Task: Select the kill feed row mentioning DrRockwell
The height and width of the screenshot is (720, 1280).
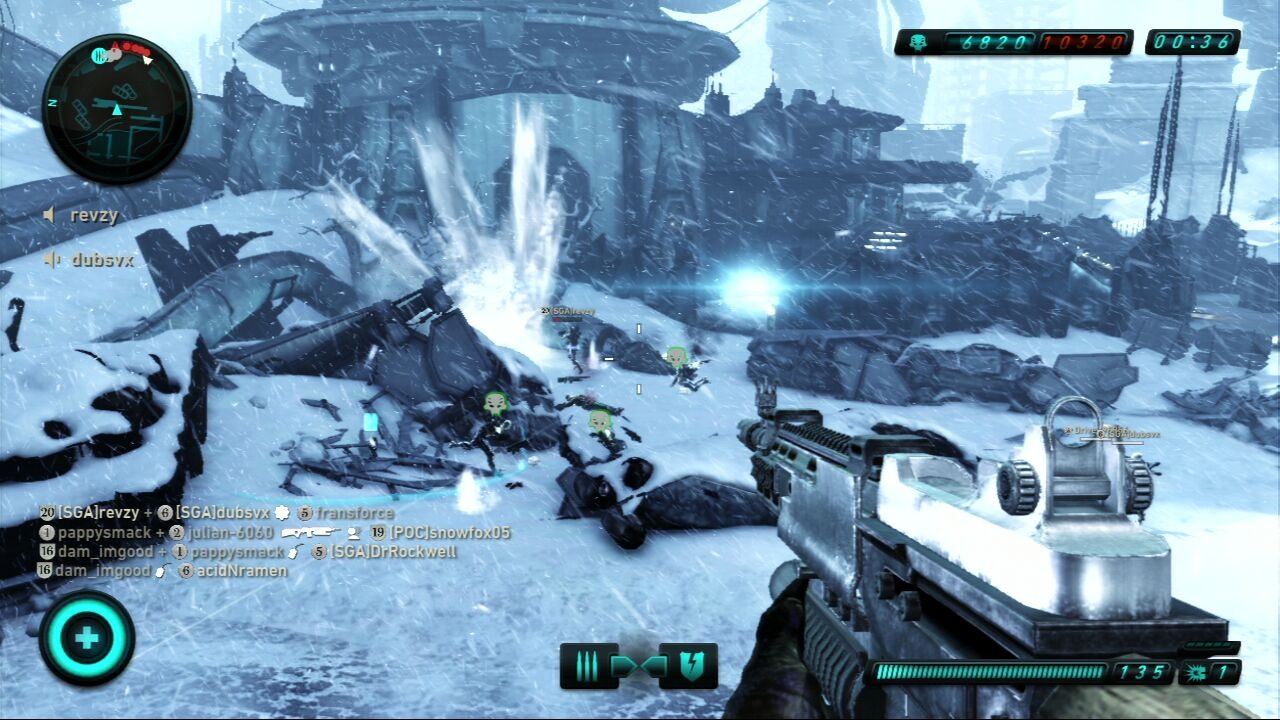Action: click(x=247, y=551)
